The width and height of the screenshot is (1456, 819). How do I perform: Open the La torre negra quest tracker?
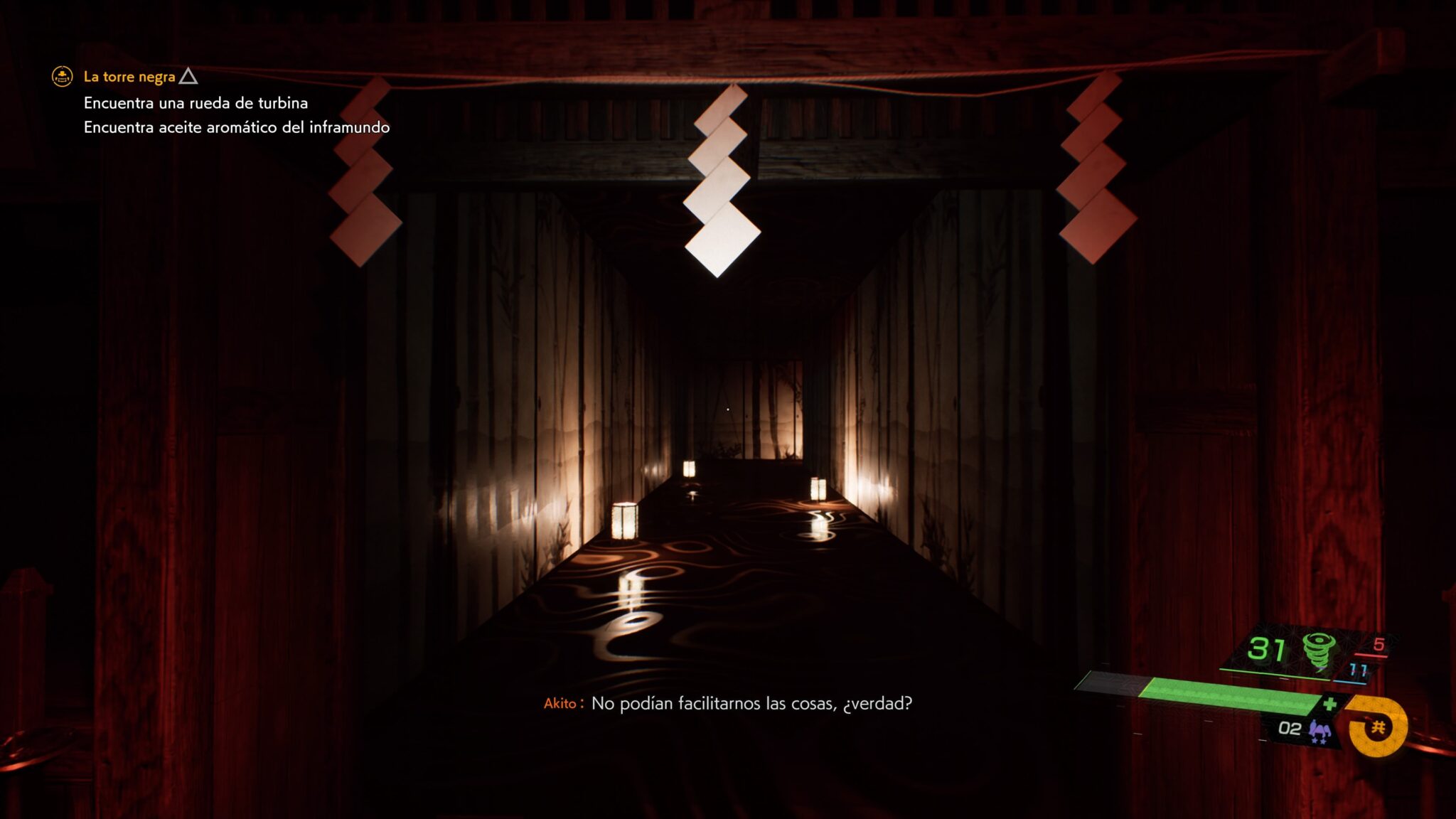(129, 77)
